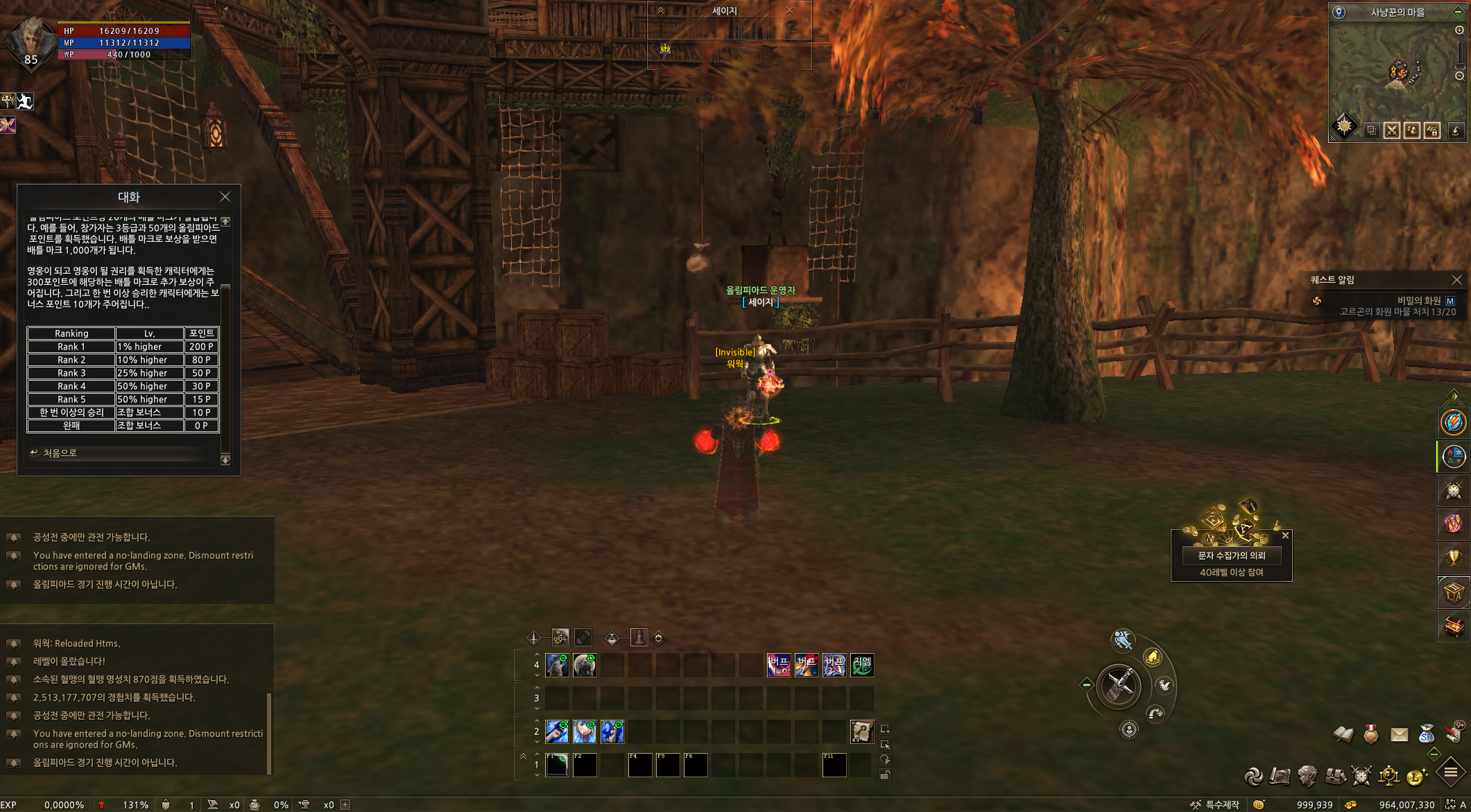Open the SP pouch icon
This screenshot has width=1471, height=812.
pyautogui.click(x=1426, y=734)
